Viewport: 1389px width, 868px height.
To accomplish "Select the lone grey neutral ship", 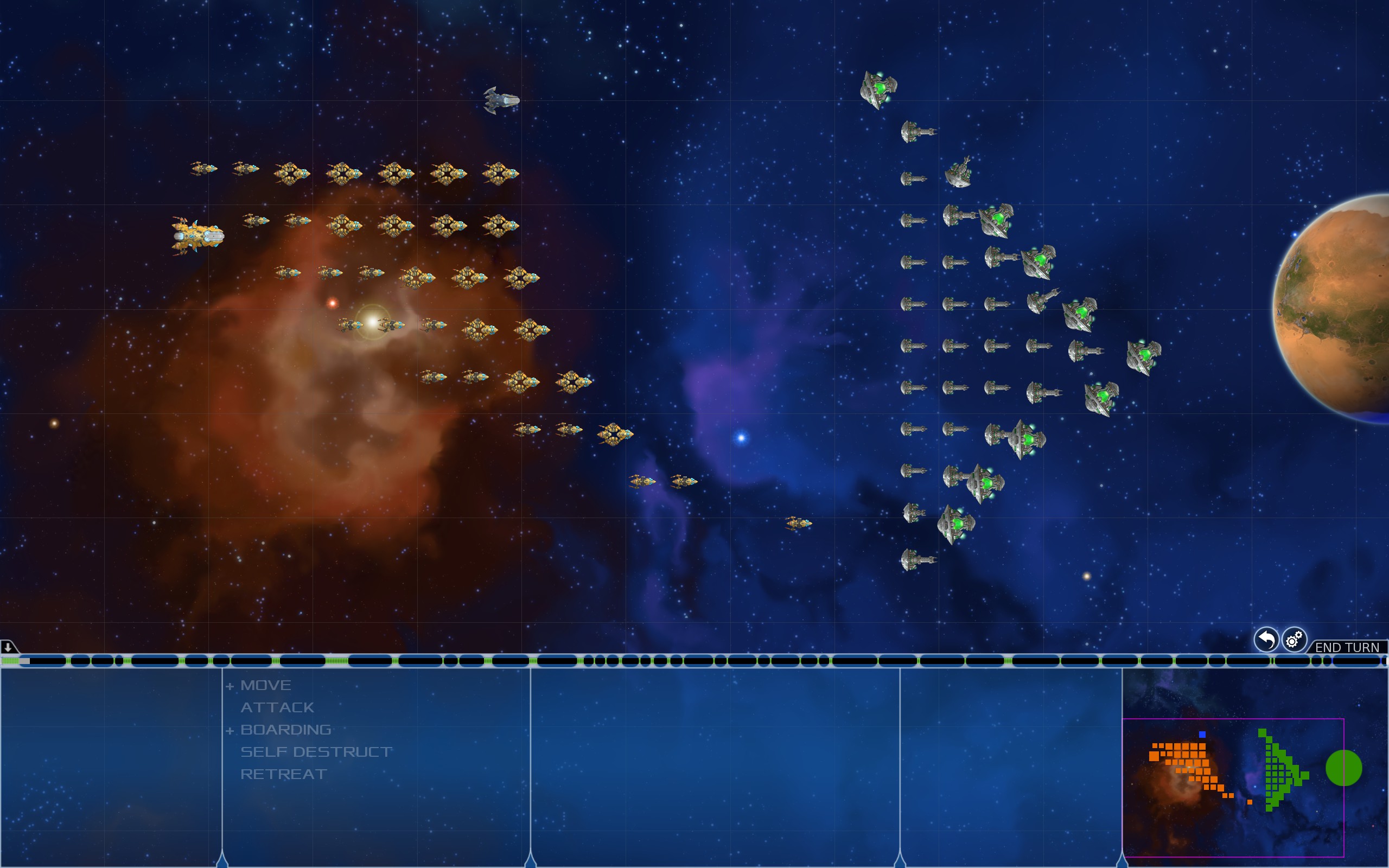I will [x=501, y=100].
